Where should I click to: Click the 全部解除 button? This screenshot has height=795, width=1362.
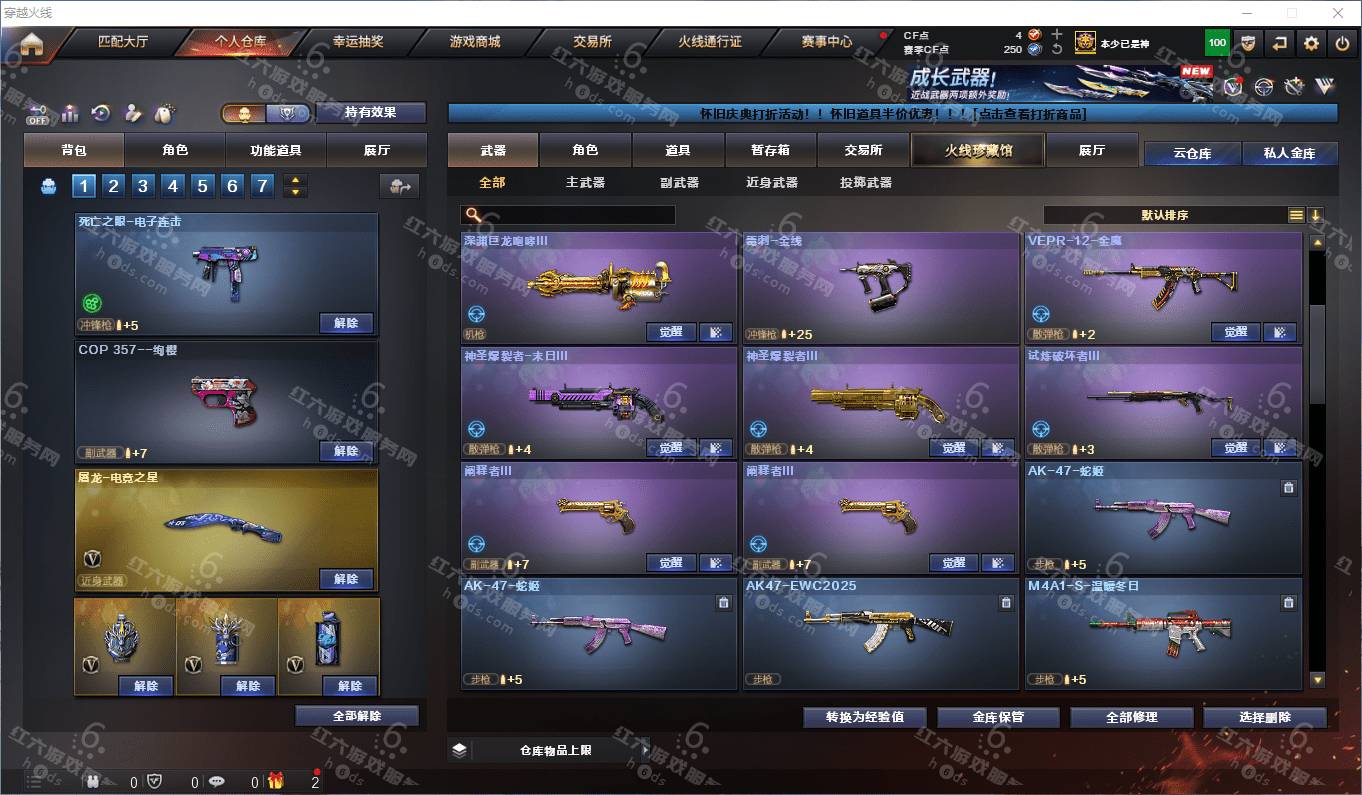click(357, 716)
